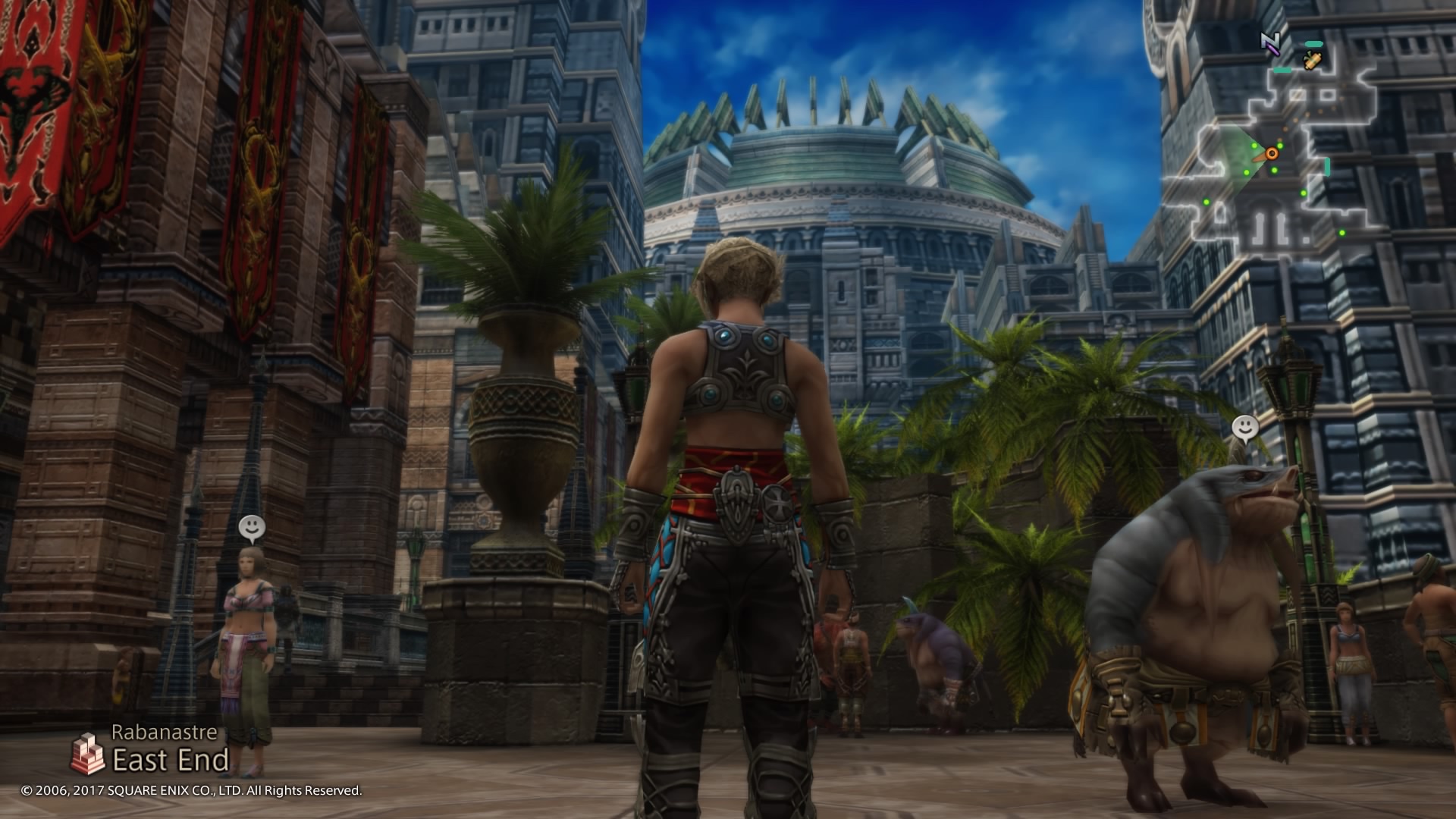Viewport: 1456px width, 819px height.
Task: Click the teal exit bar at the minimap's lower edge
Action: click(1327, 168)
